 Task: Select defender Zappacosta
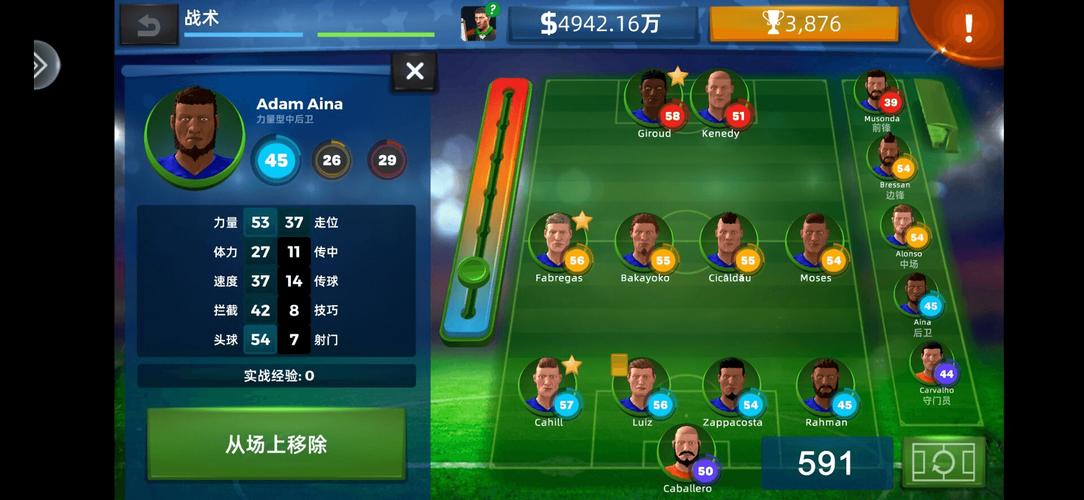731,387
